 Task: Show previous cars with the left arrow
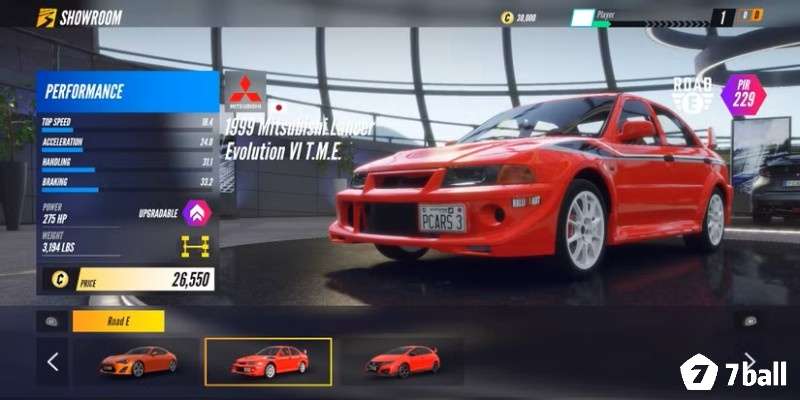coord(53,362)
